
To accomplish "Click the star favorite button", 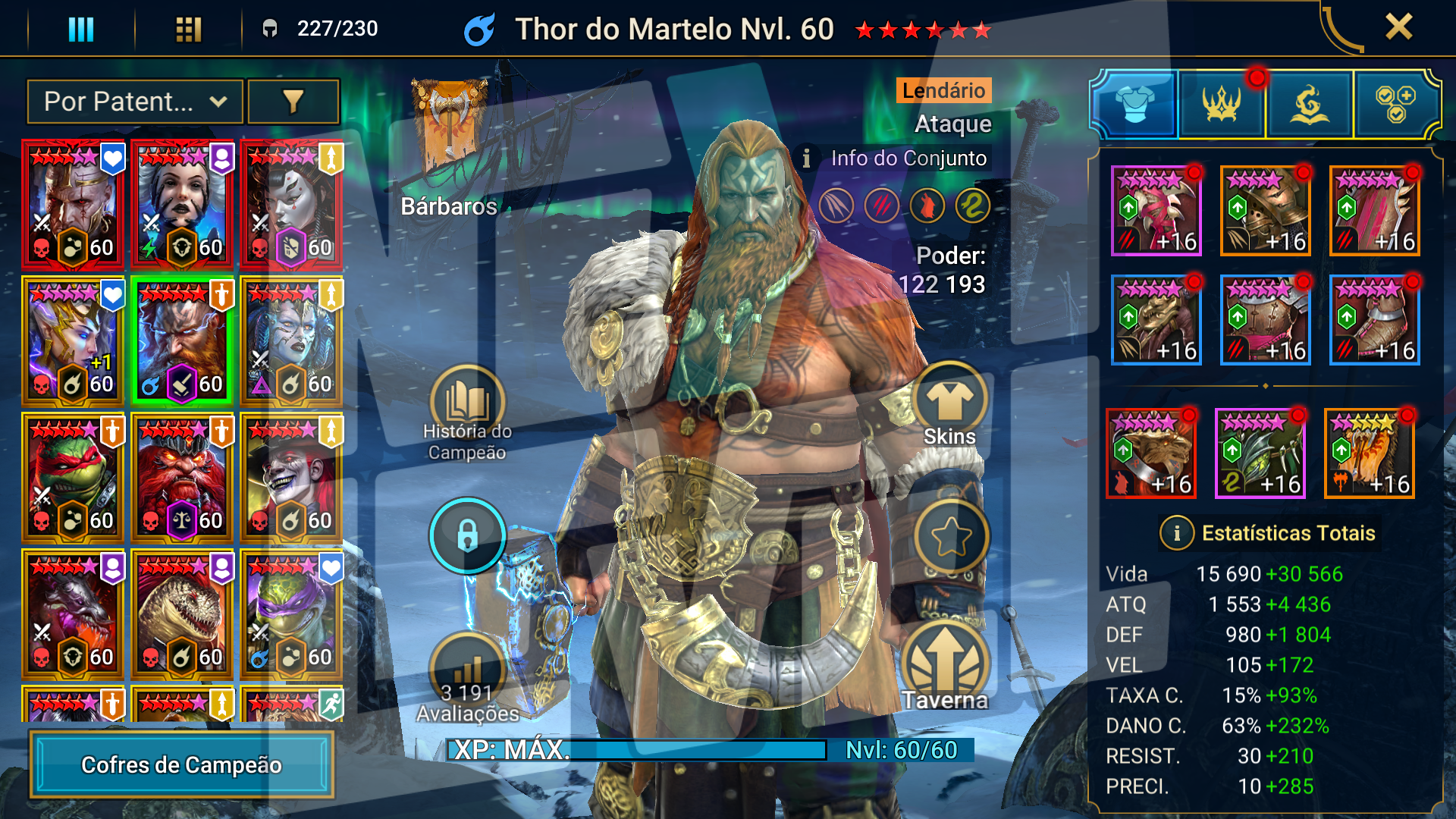I will [951, 537].
